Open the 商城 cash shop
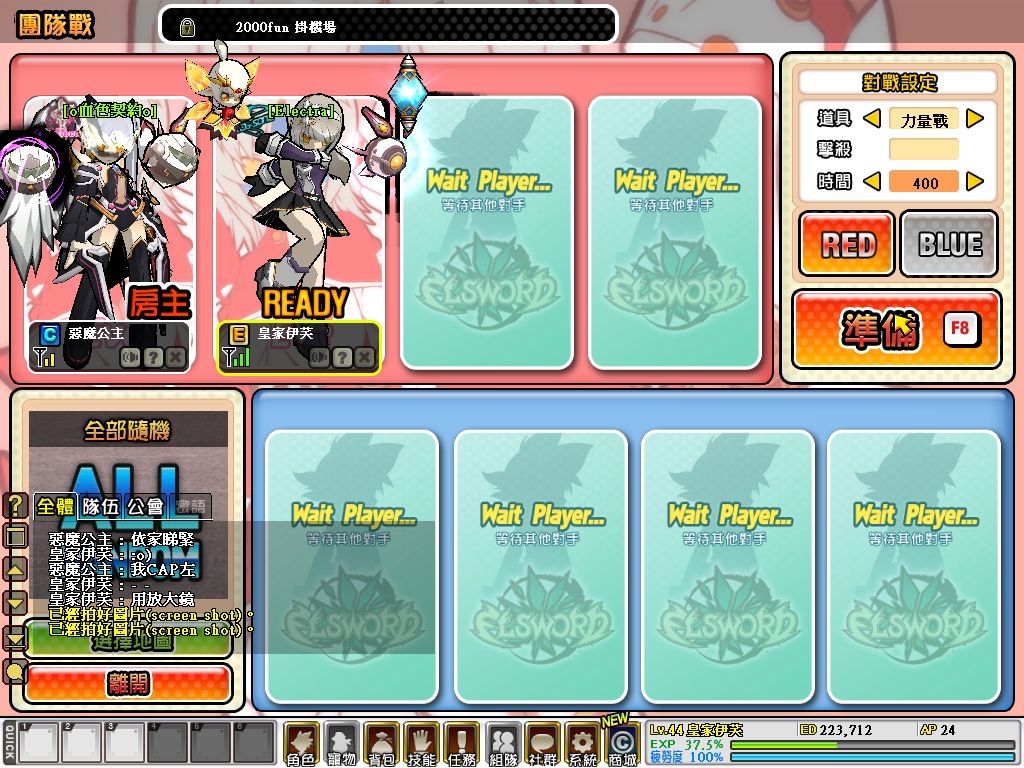Screen dimensions: 1024x768 pyautogui.click(x=622, y=745)
